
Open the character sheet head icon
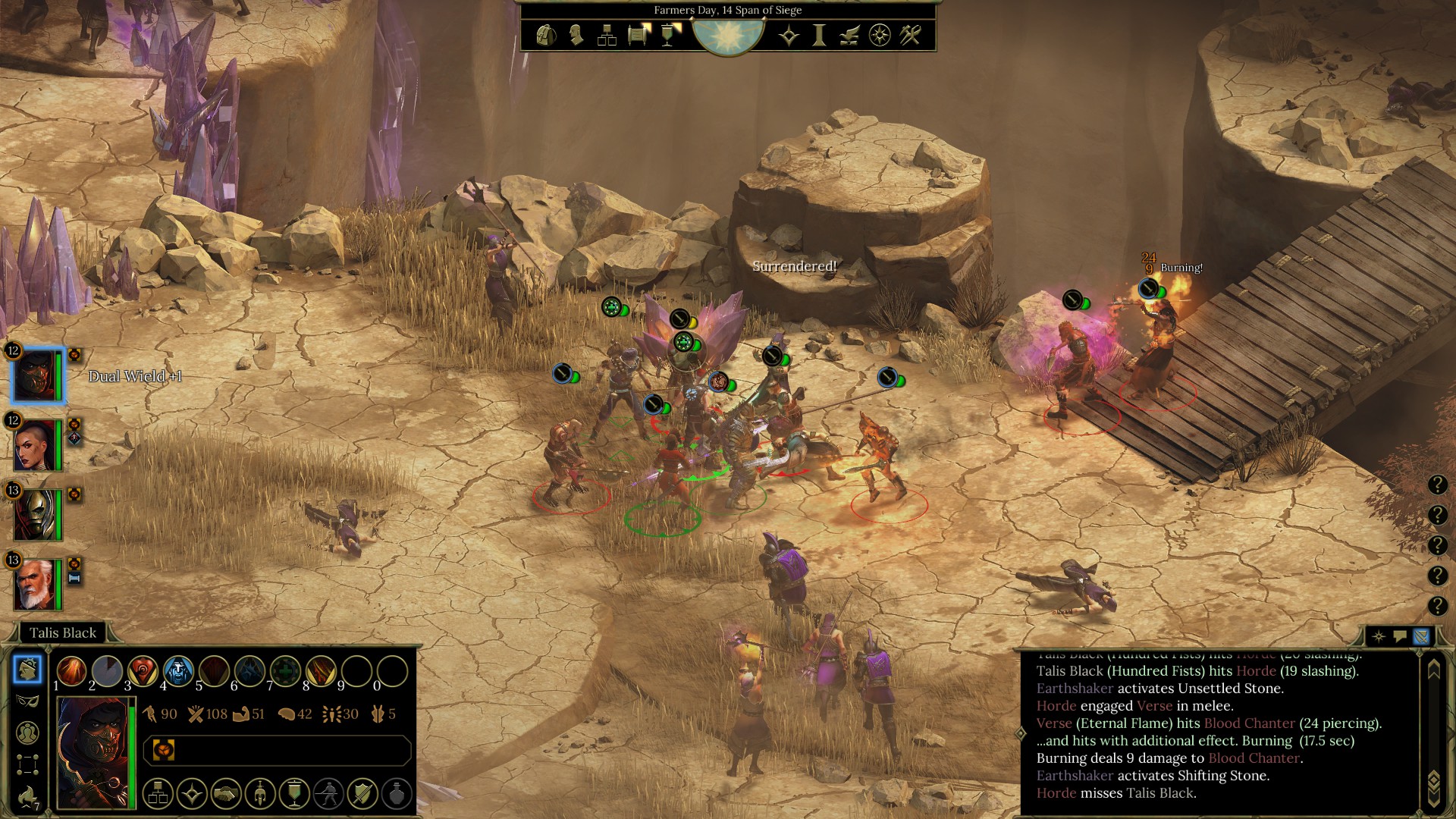[576, 35]
